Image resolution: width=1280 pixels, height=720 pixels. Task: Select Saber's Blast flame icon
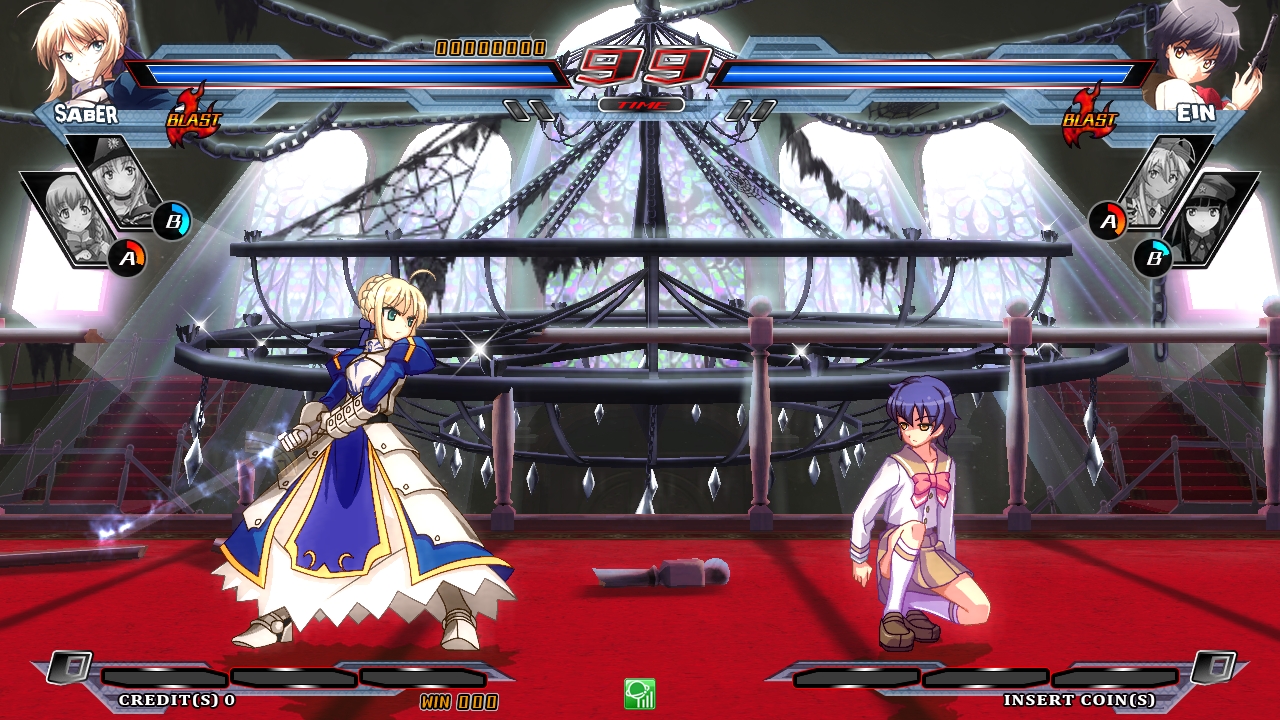pos(191,115)
